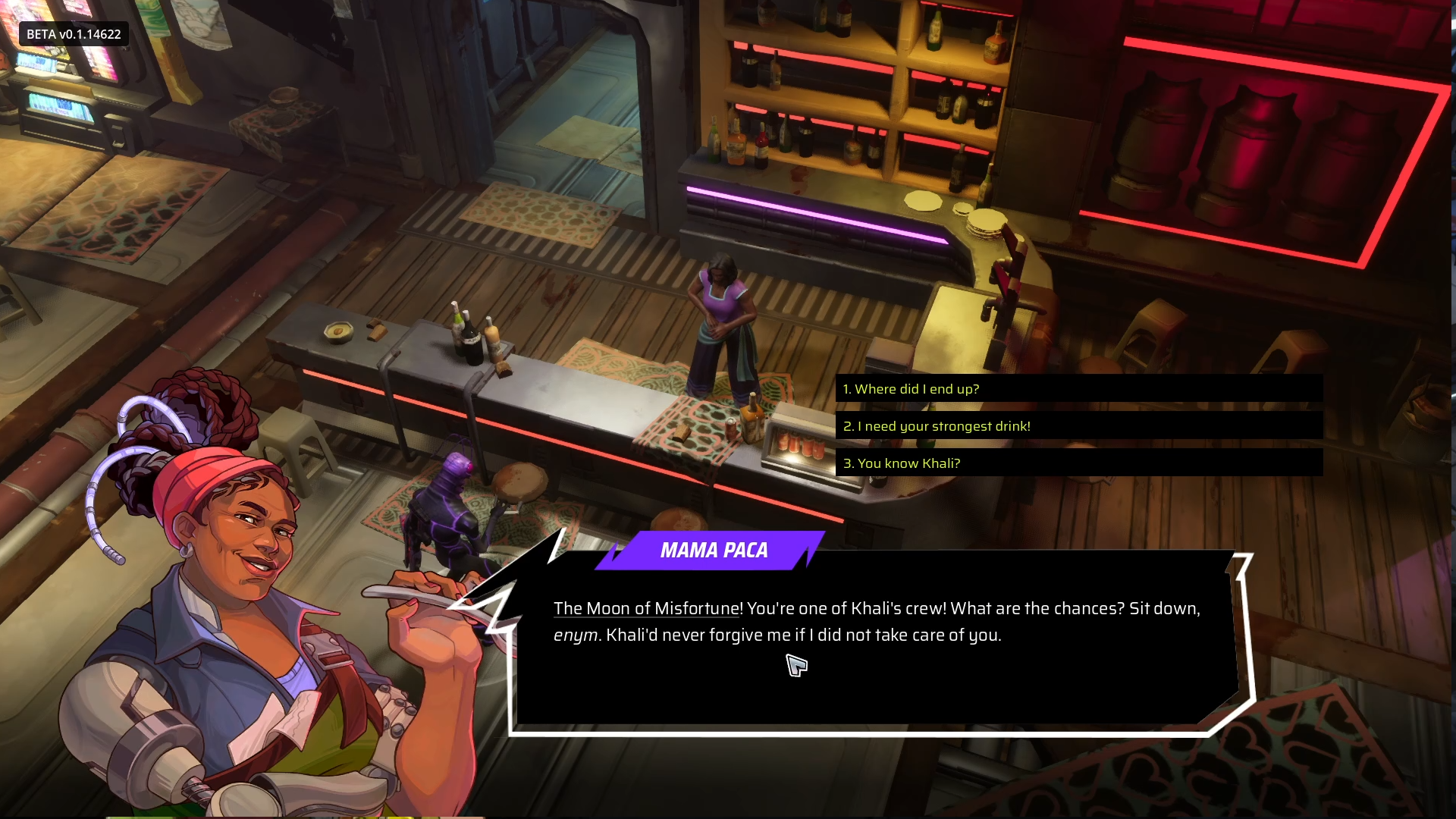Click the Mama Paca name banner

tap(714, 551)
